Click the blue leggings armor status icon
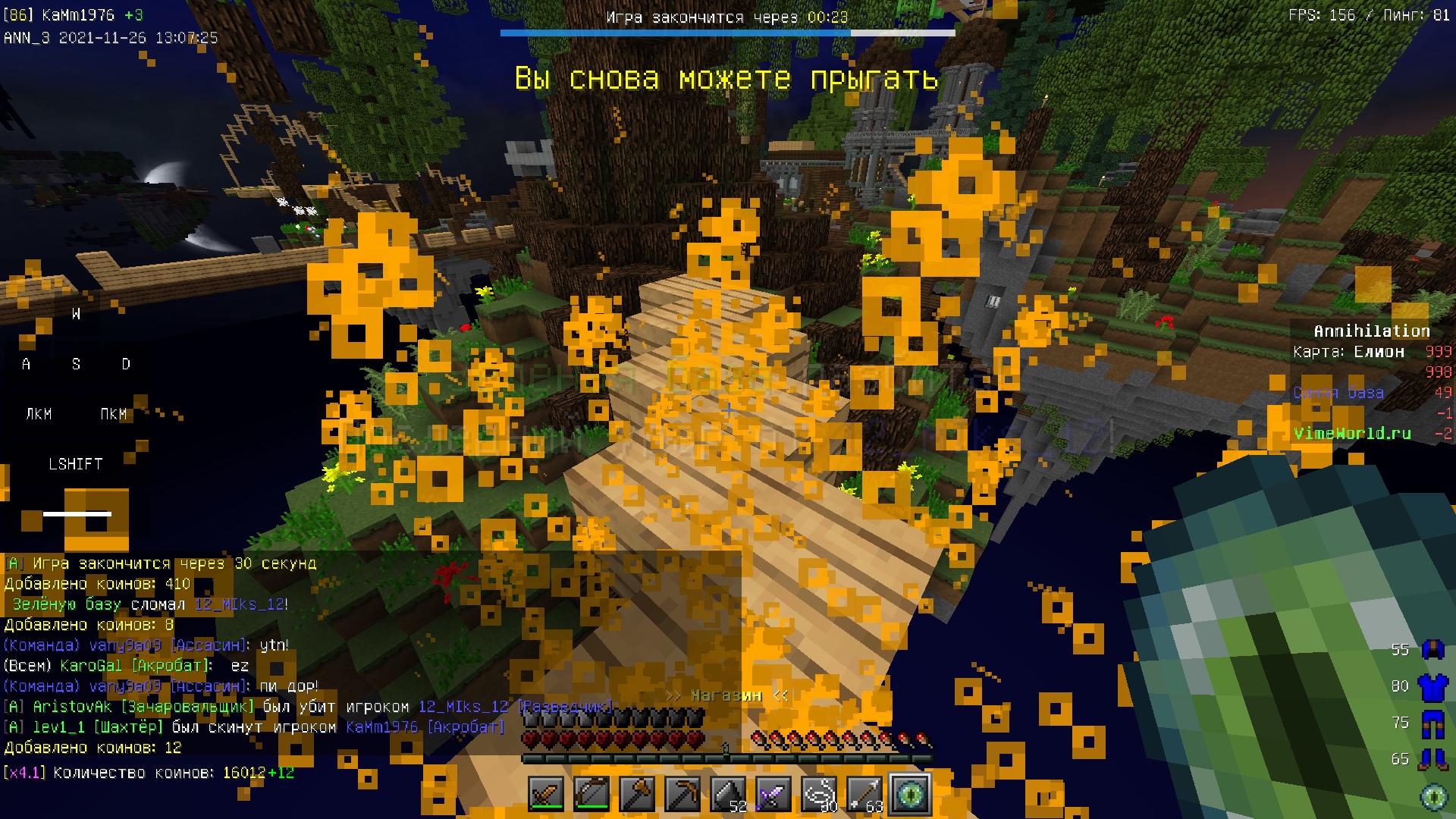Screen dimensions: 1456x819 pos(1432,723)
